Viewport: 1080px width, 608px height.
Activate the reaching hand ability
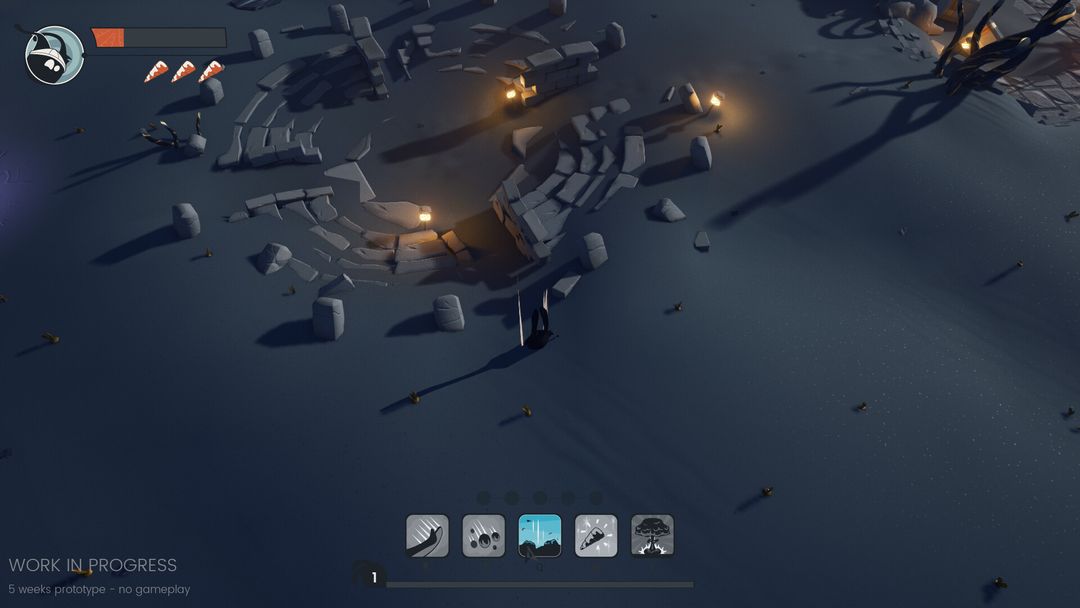pos(427,536)
